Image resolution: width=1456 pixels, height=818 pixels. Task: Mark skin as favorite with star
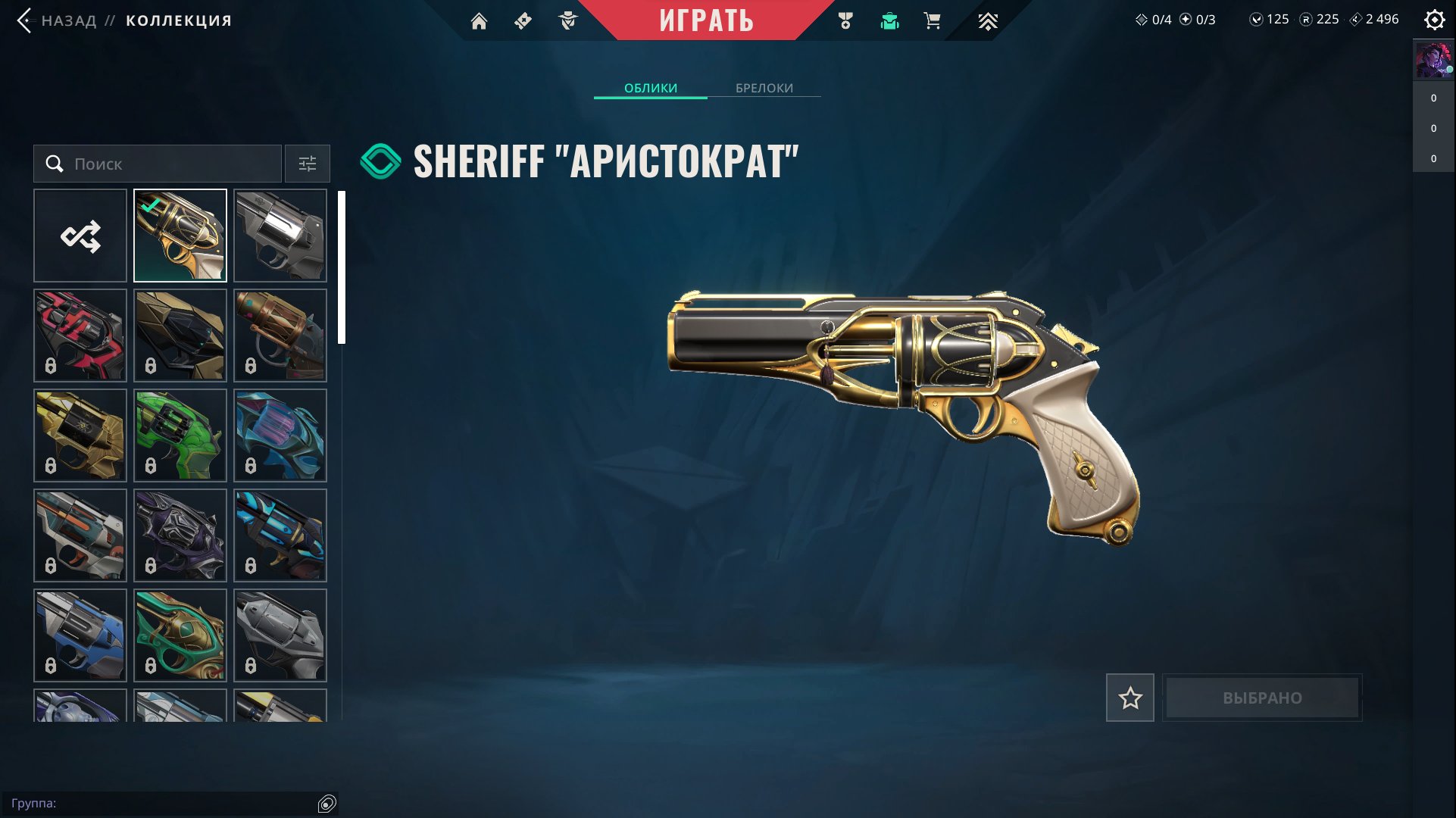(x=1129, y=698)
